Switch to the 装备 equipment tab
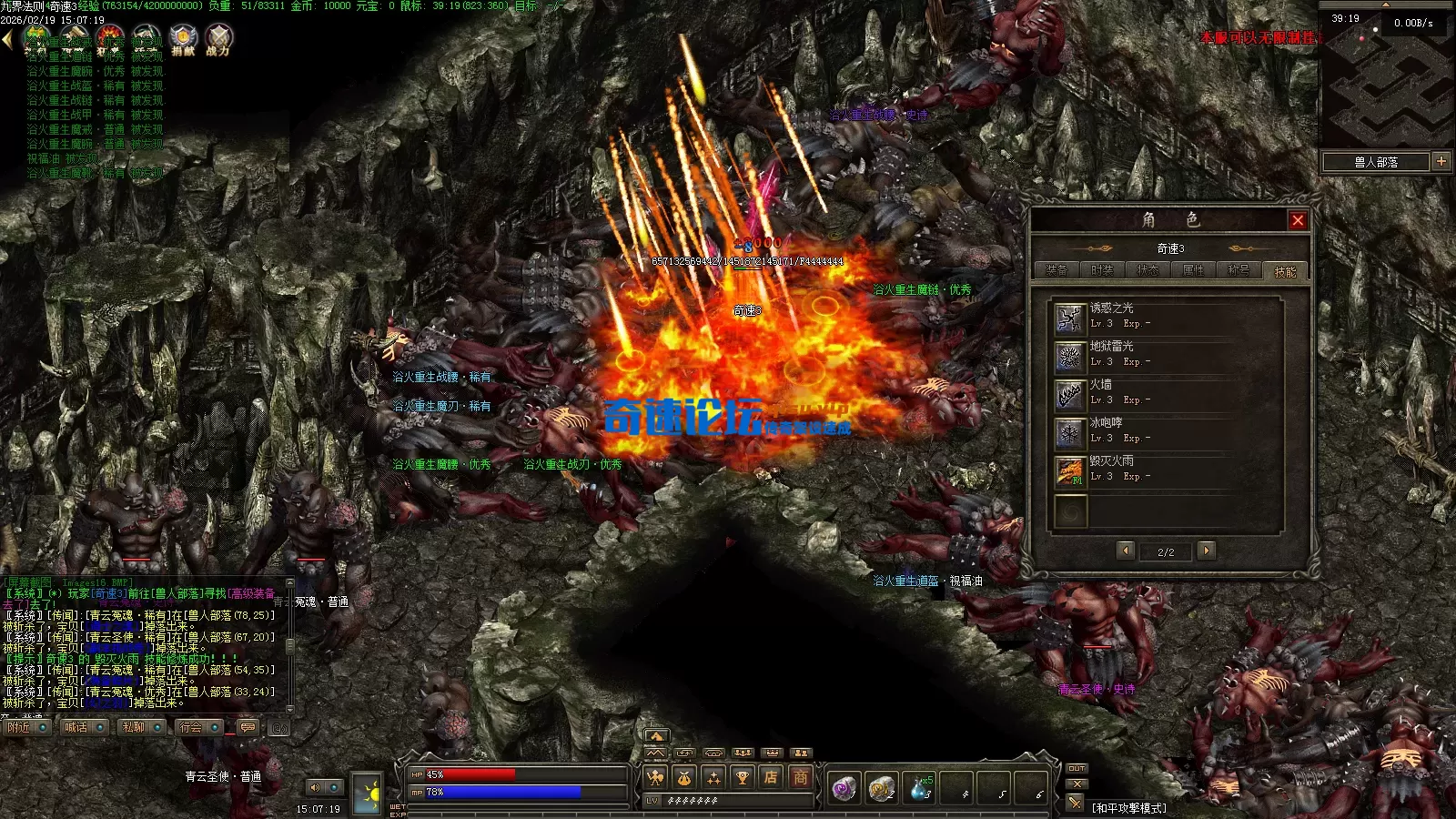 pyautogui.click(x=1057, y=270)
